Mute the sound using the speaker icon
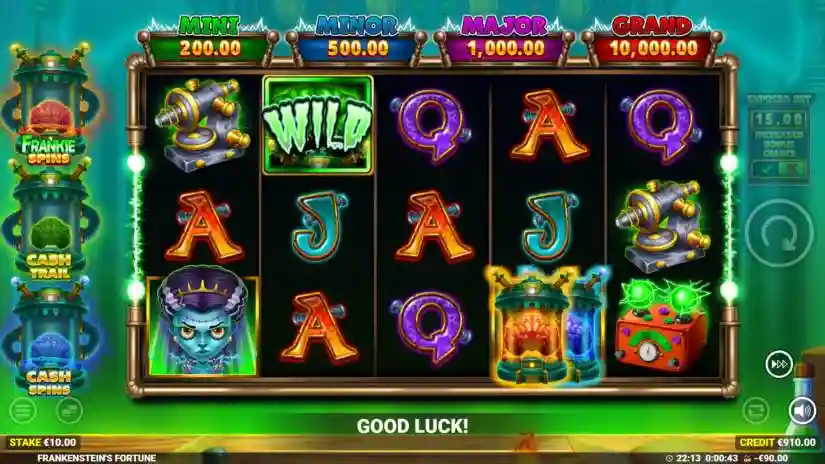 tap(801, 410)
